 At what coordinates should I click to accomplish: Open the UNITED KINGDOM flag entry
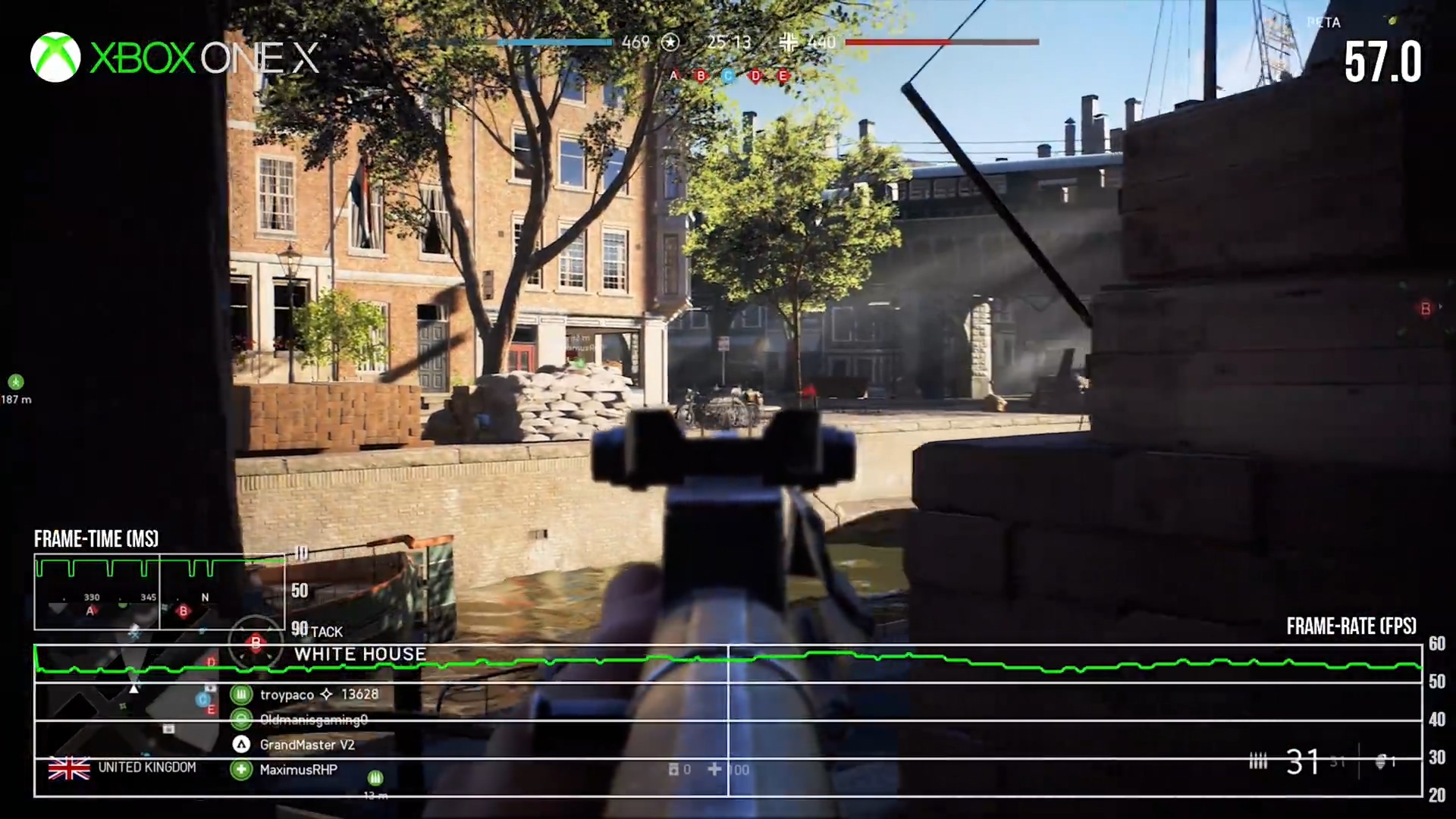(x=69, y=768)
